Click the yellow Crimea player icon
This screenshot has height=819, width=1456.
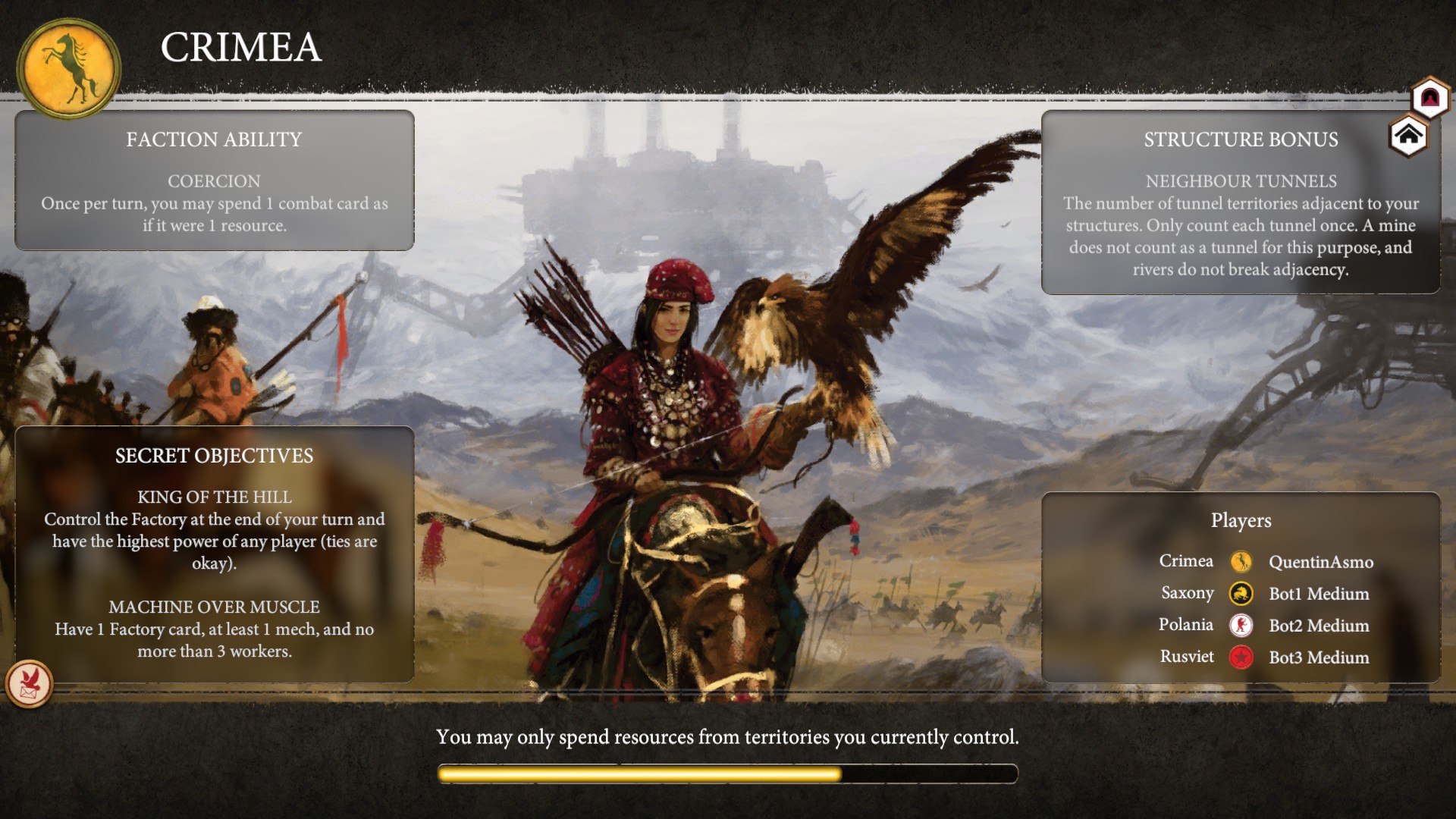pos(1242,561)
